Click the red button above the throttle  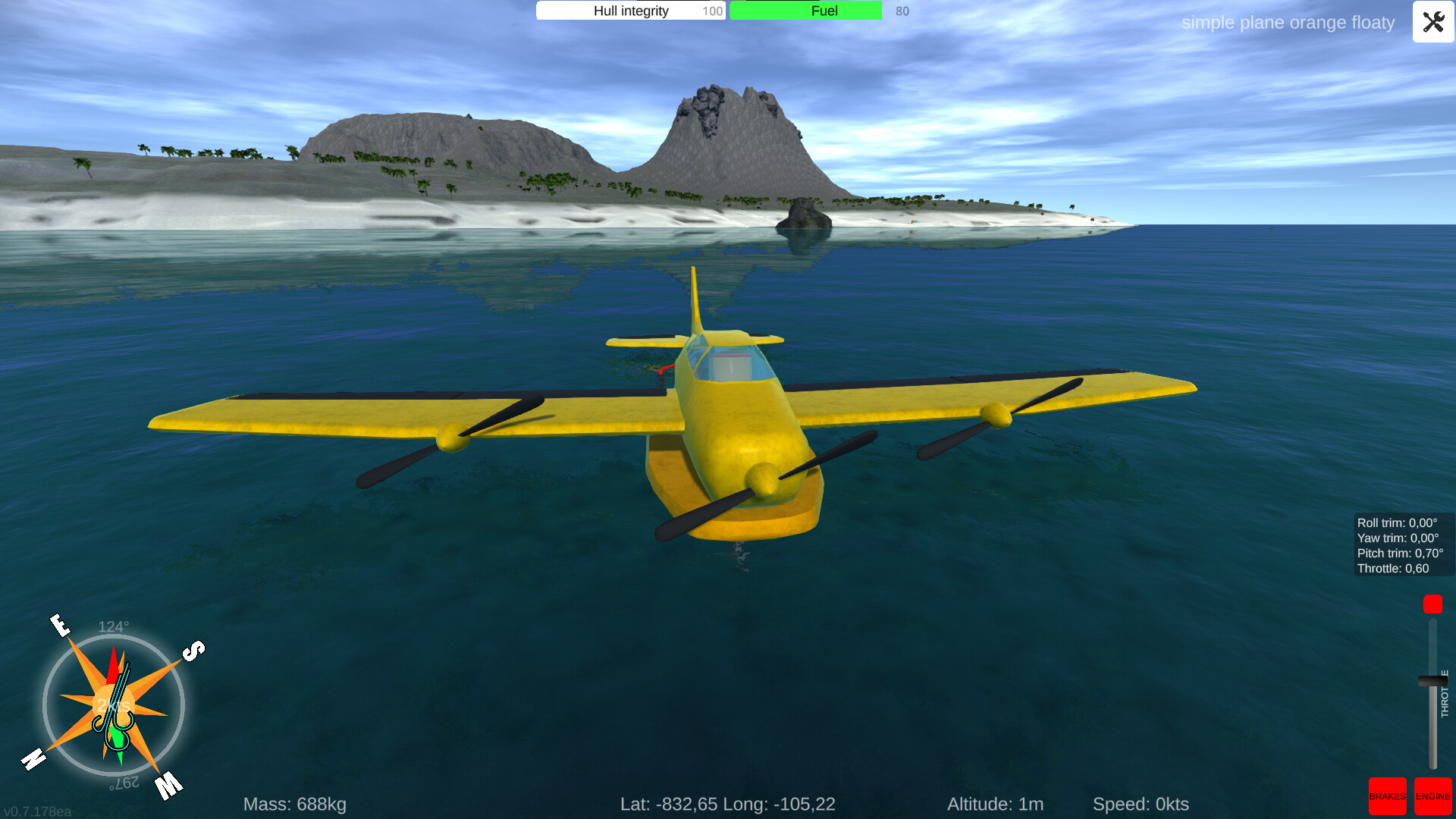tap(1432, 604)
